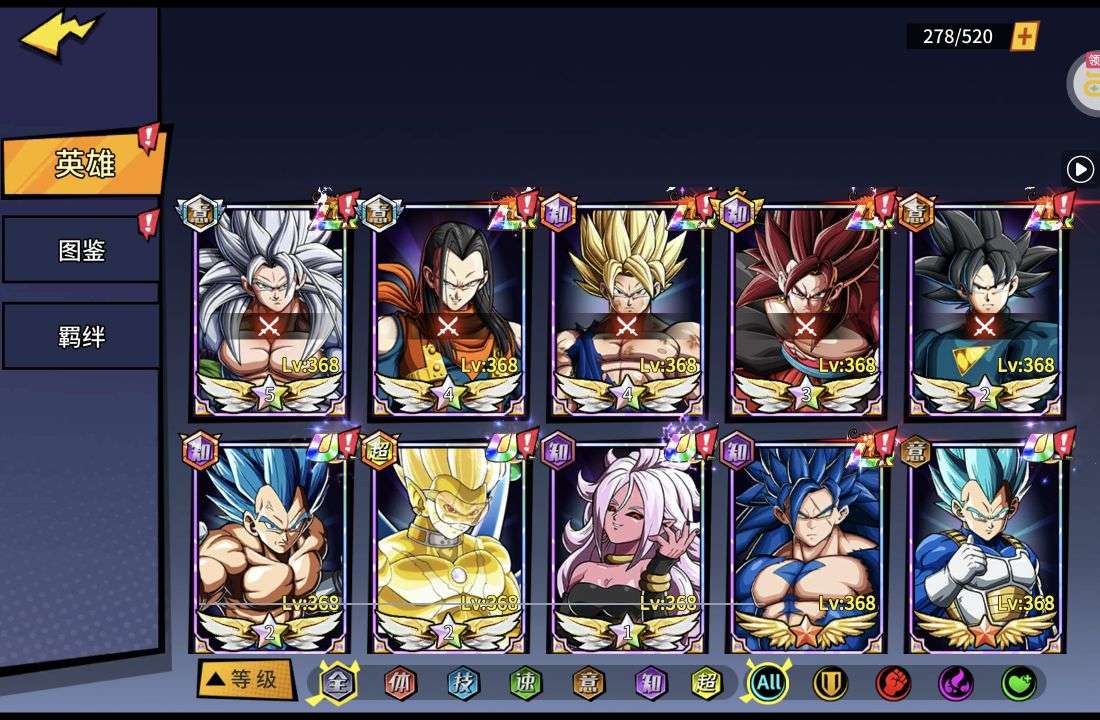Open the 图鉴 collection tab
The height and width of the screenshot is (720, 1100).
[x=81, y=250]
